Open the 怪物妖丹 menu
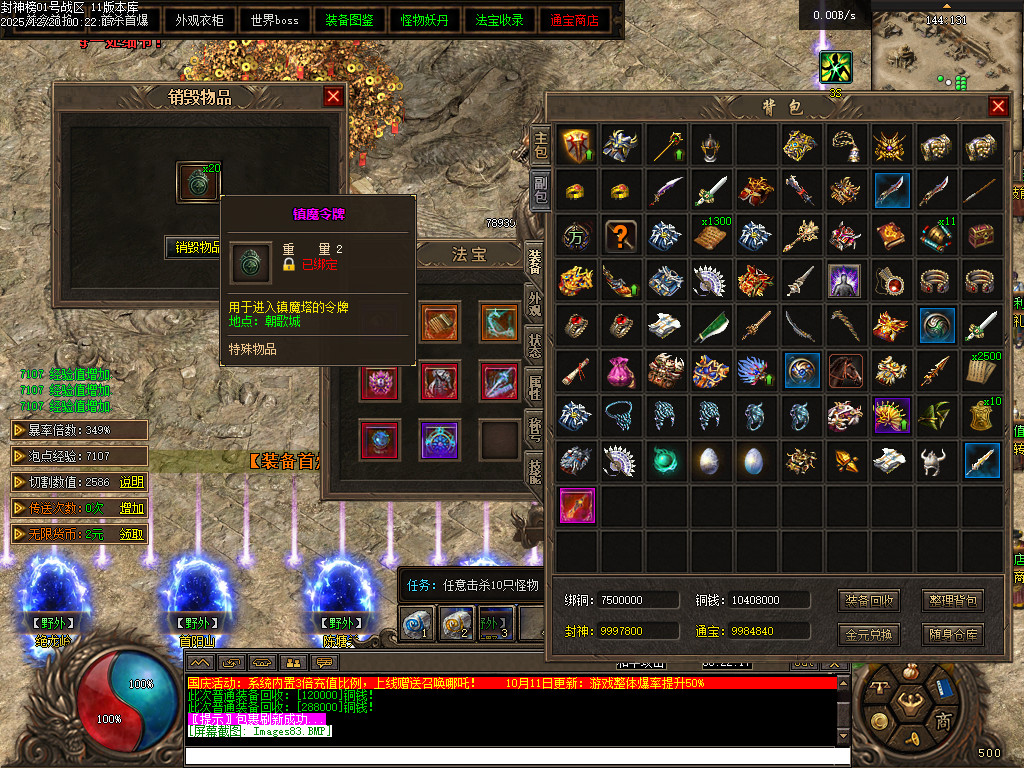This screenshot has height=768, width=1024. 425,20
